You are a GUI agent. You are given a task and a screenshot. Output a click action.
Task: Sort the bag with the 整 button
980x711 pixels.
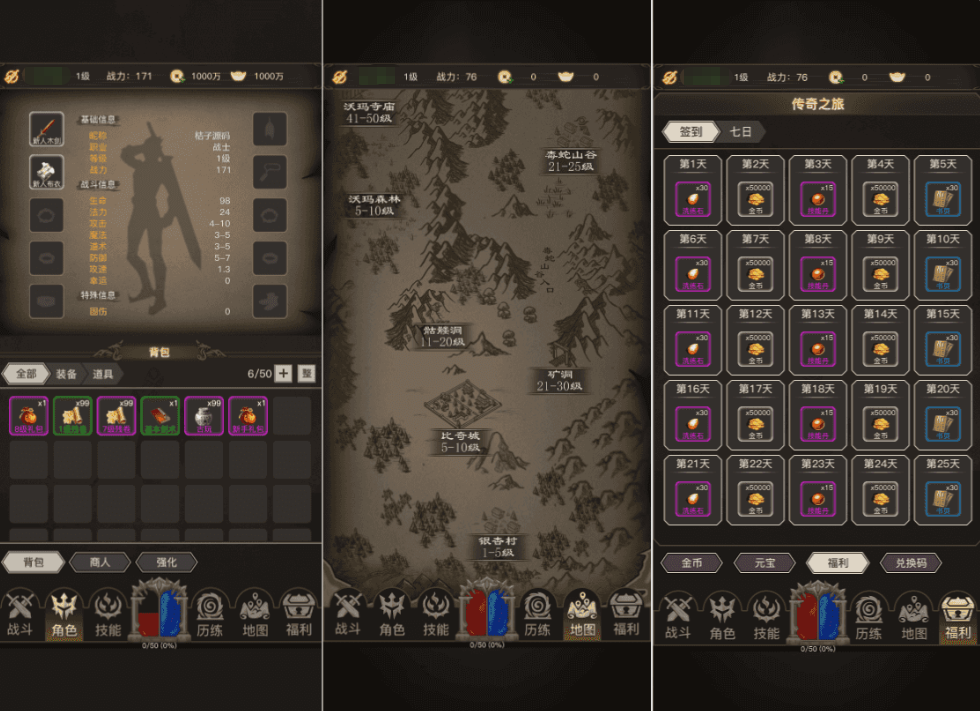pos(307,373)
